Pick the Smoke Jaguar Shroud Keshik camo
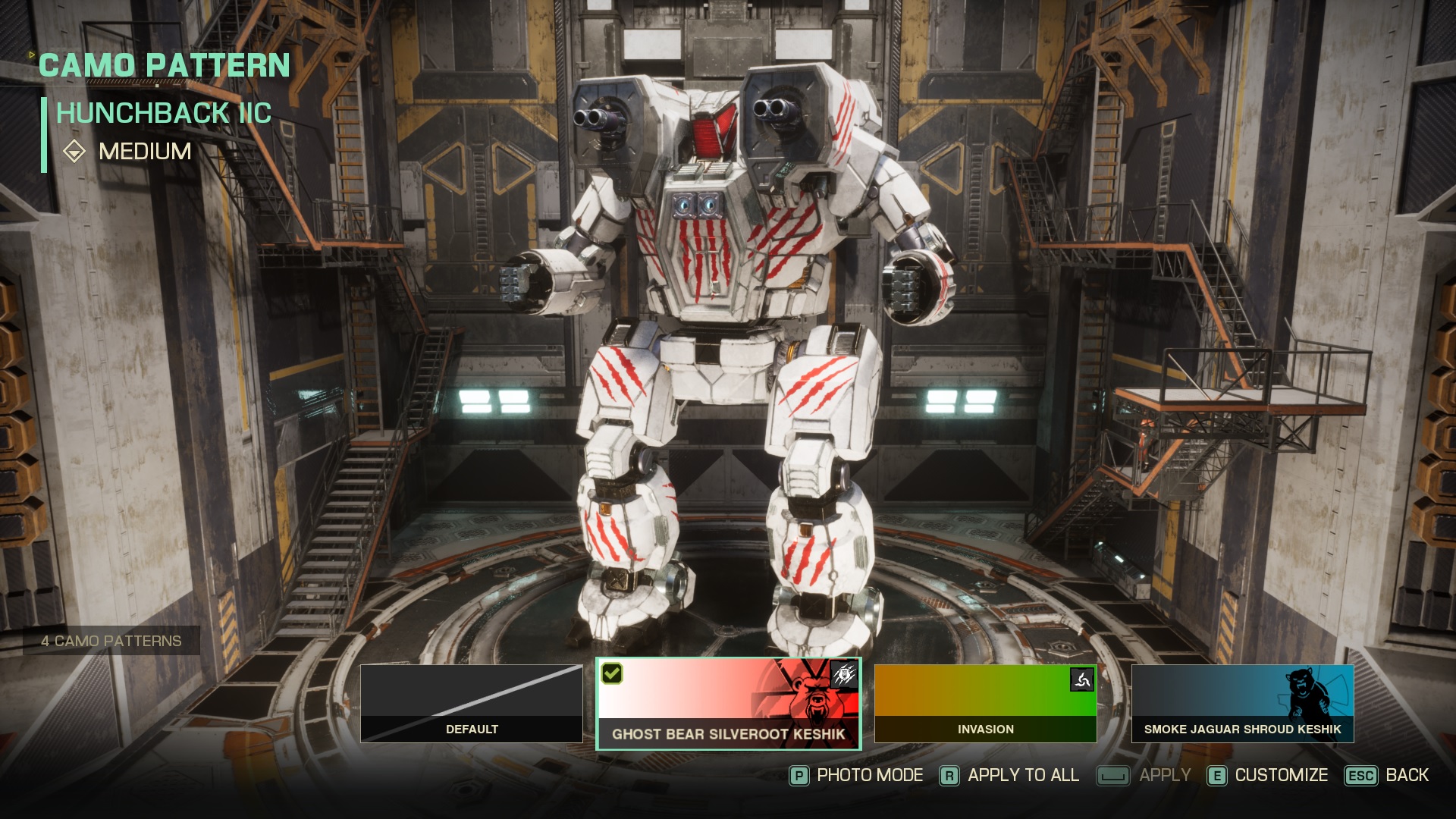The height and width of the screenshot is (819, 1456). (x=1242, y=703)
